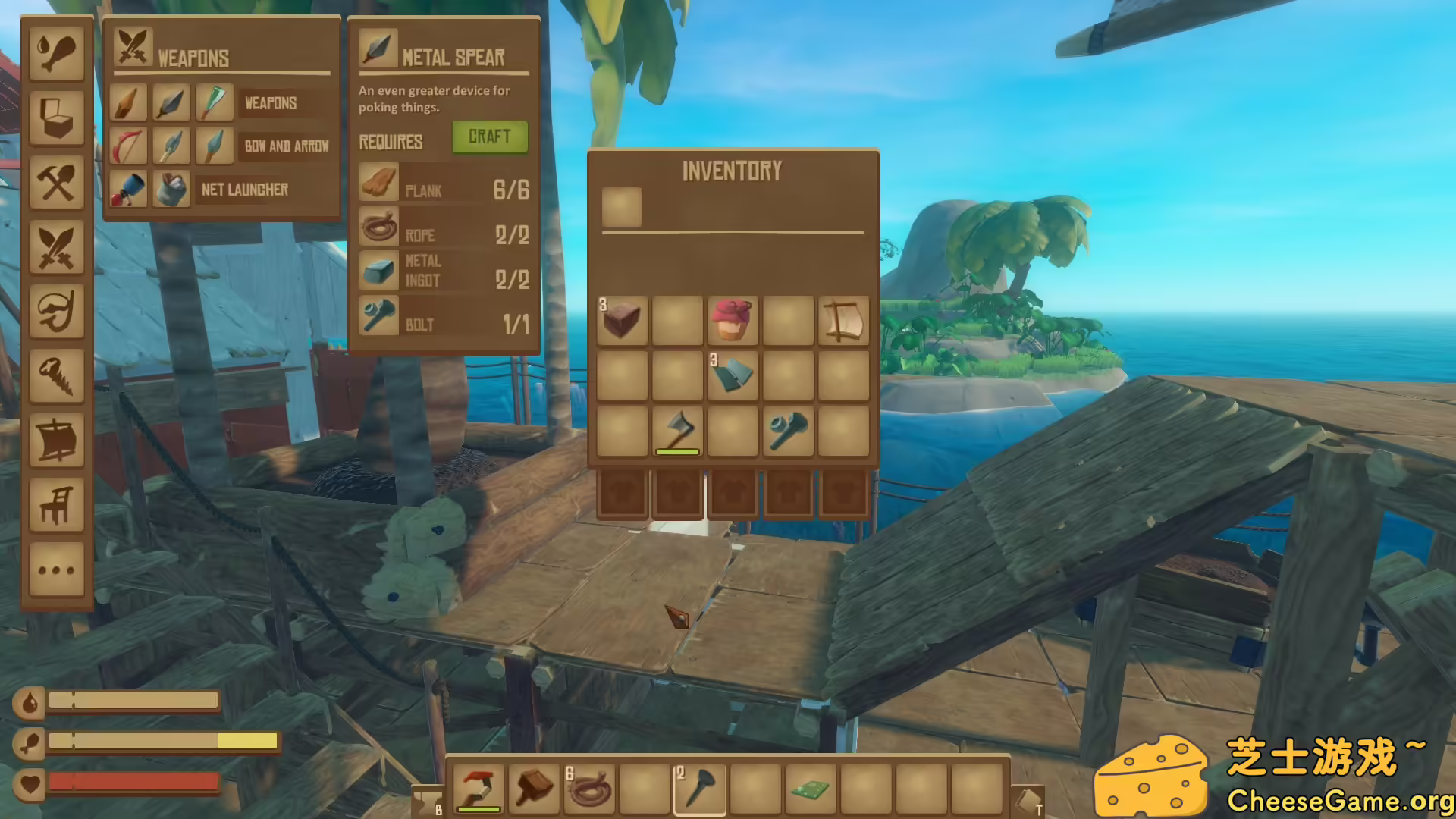The height and width of the screenshot is (819, 1456).
Task: Click the first shirt equipment slot
Action: click(x=622, y=493)
